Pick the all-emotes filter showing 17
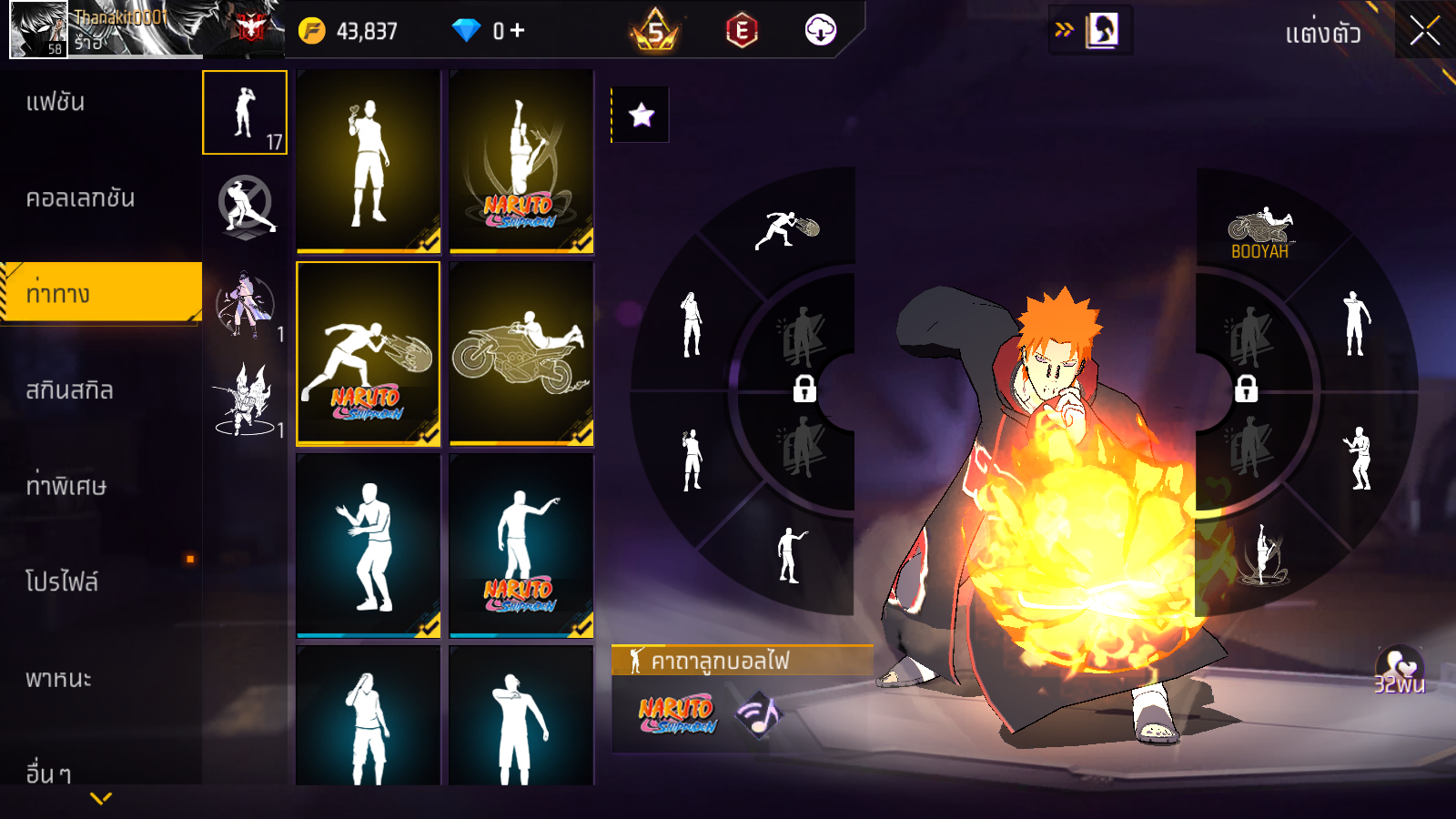The image size is (1456, 819). pyautogui.click(x=245, y=112)
